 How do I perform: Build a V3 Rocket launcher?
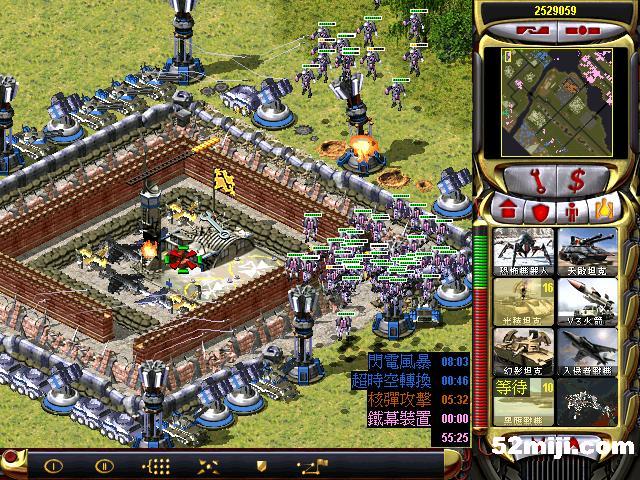coord(587,299)
